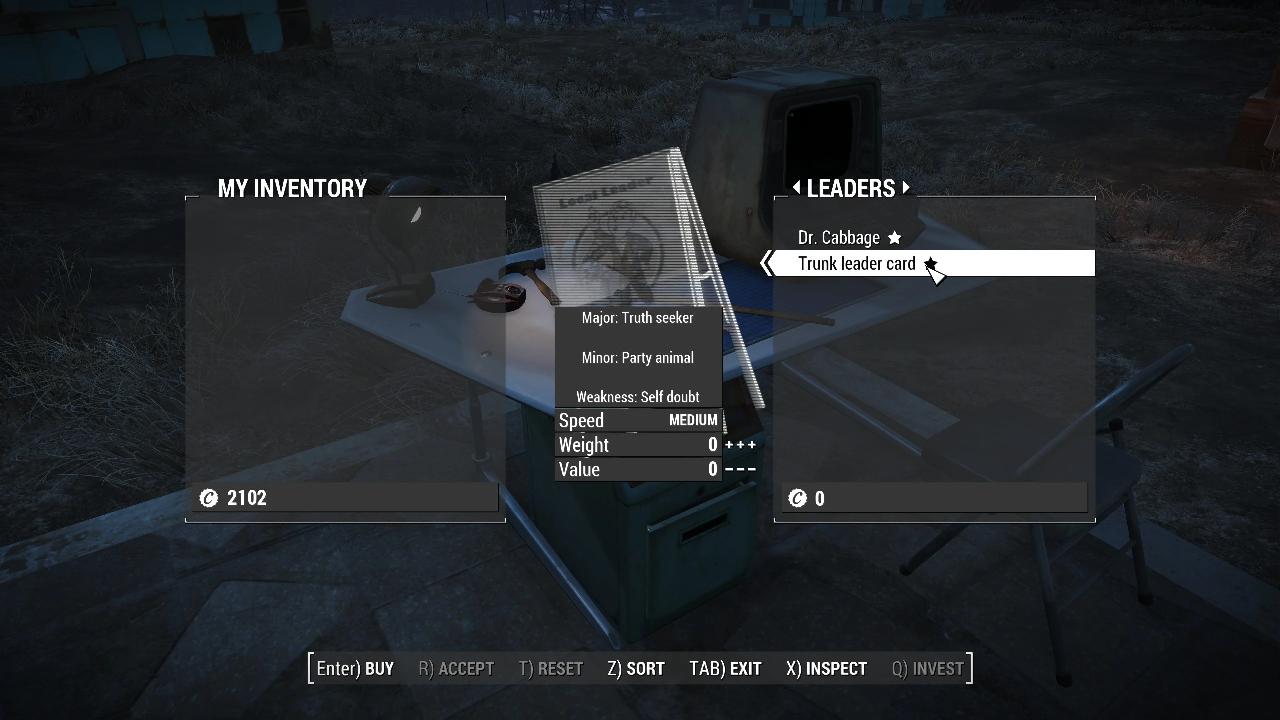Switch to next category with right arrow
The width and height of the screenshot is (1280, 720).
pos(906,187)
